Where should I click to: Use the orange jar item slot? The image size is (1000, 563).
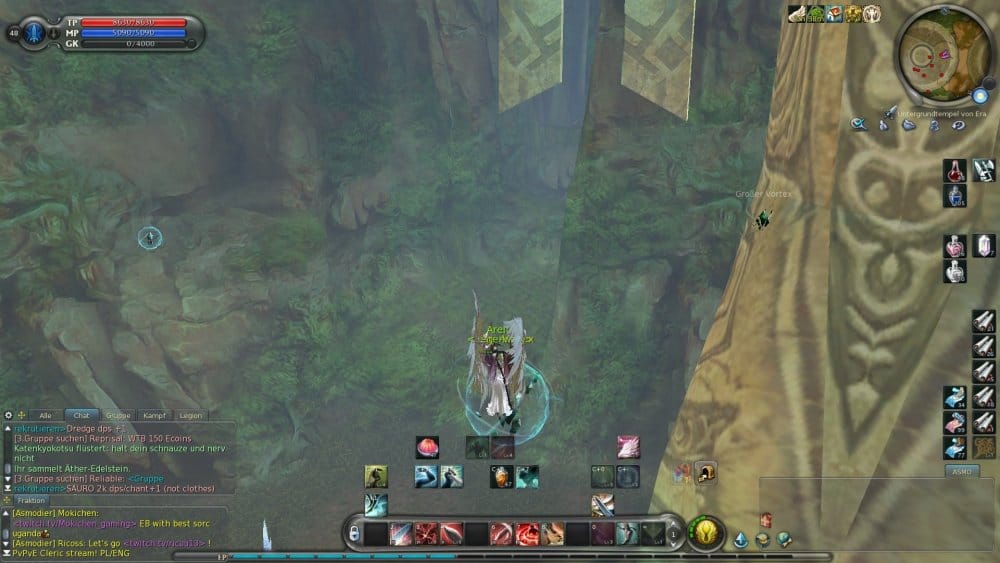(502, 477)
